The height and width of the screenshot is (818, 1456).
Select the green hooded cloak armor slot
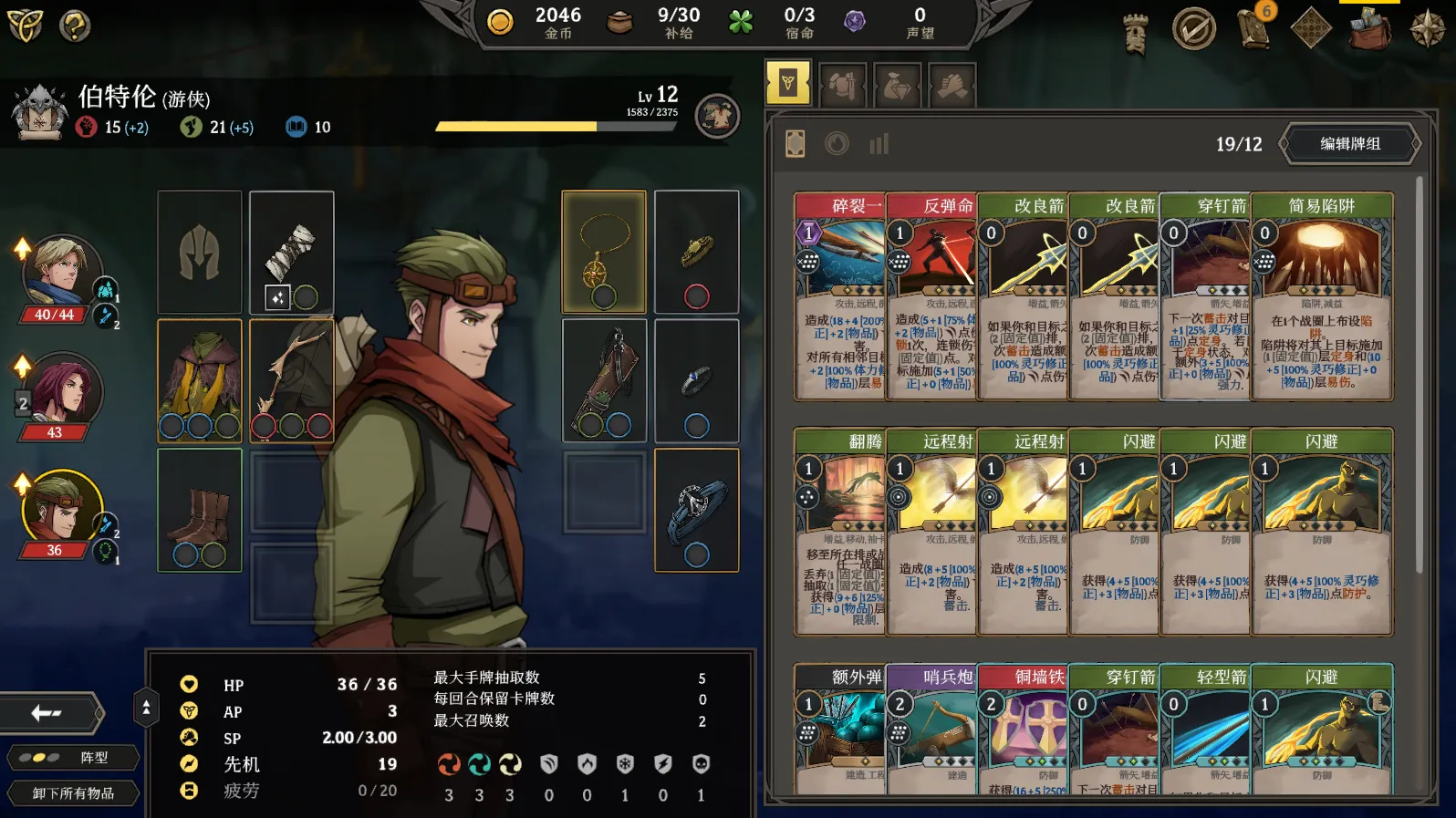(x=200, y=379)
